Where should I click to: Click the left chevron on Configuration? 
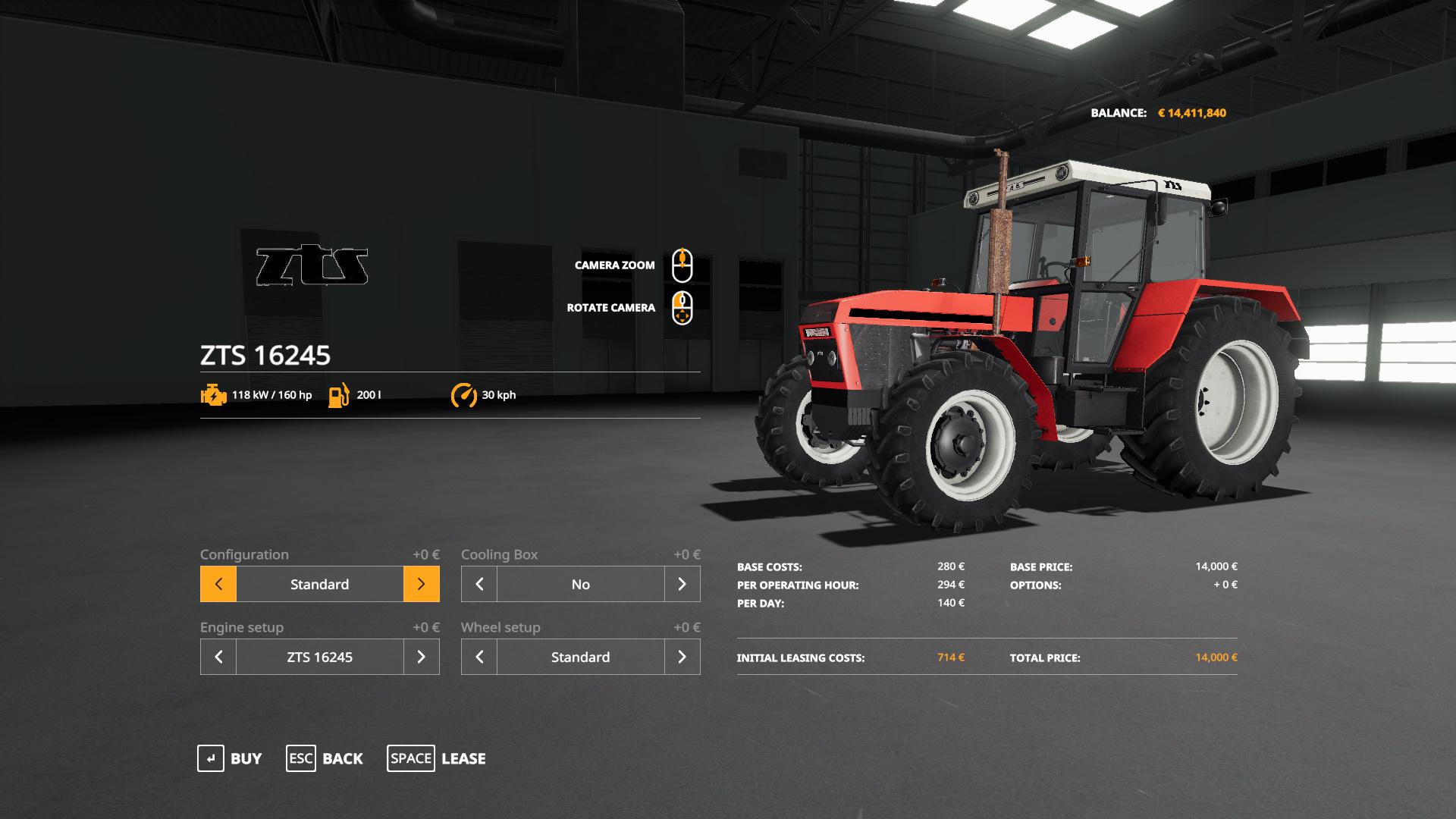[218, 584]
